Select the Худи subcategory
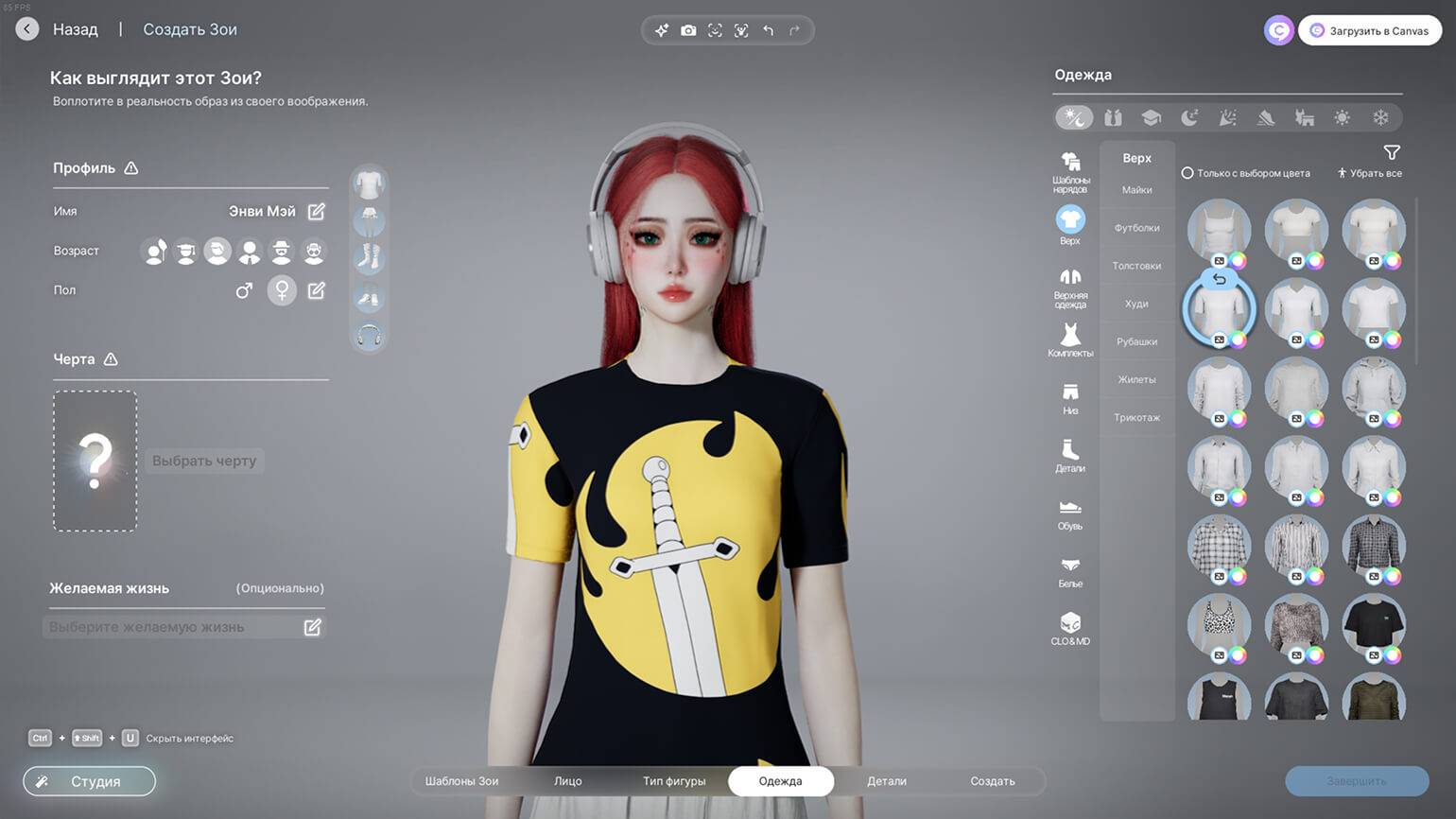This screenshot has height=819, width=1456. pos(1136,304)
